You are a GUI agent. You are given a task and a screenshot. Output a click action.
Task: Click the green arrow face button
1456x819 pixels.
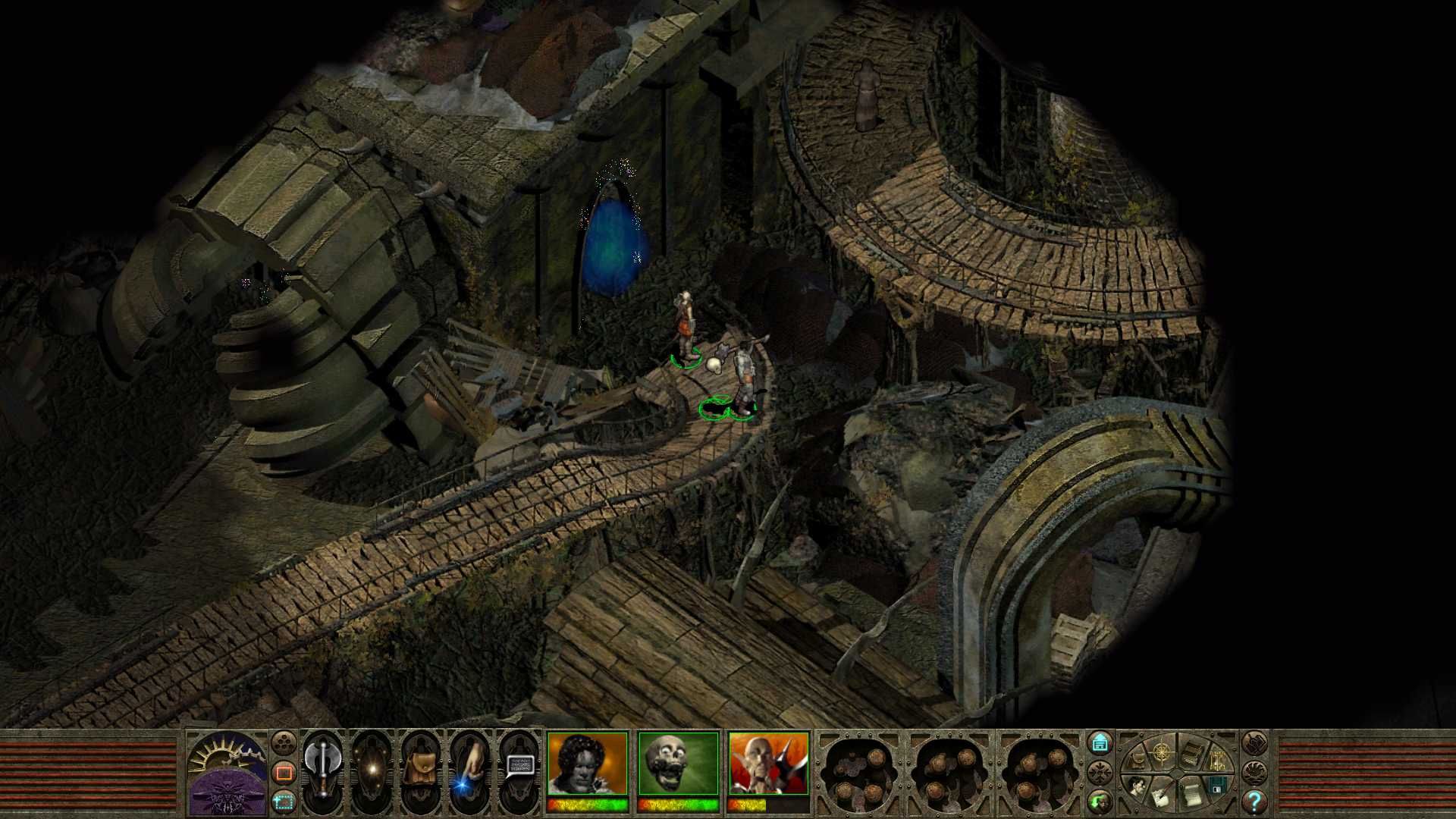coord(1100,800)
